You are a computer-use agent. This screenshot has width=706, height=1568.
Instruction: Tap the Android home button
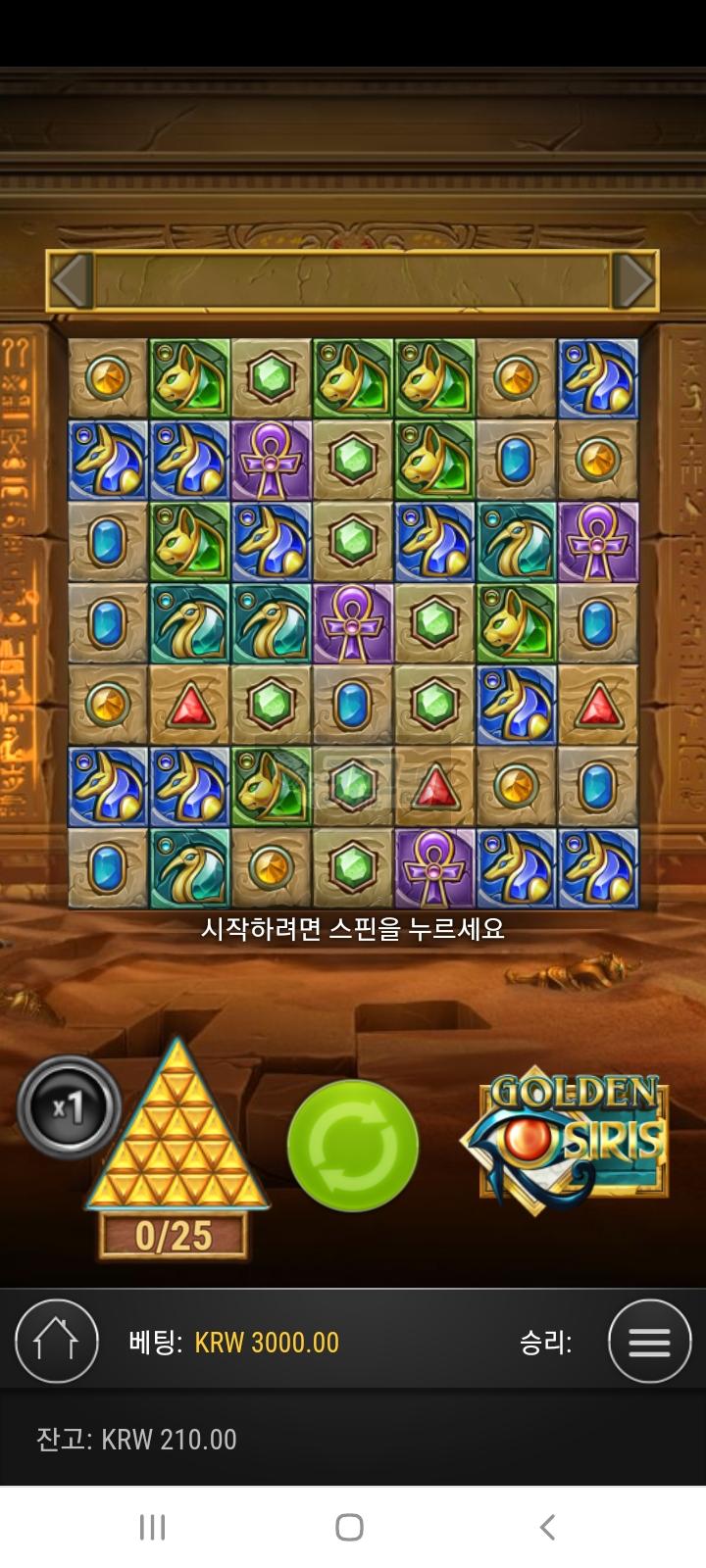click(x=349, y=1527)
